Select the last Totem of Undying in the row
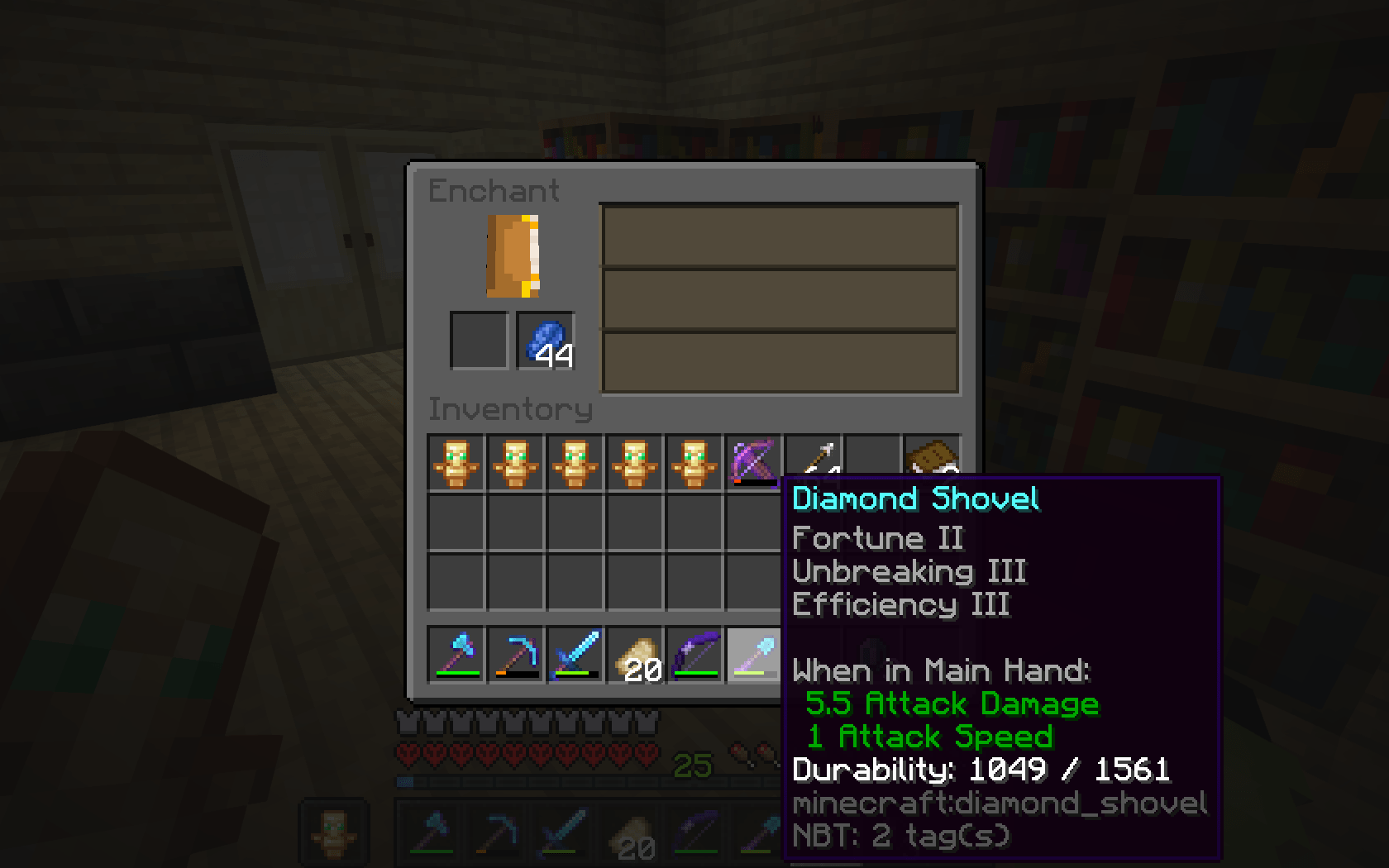The height and width of the screenshot is (868, 1389). (x=694, y=463)
